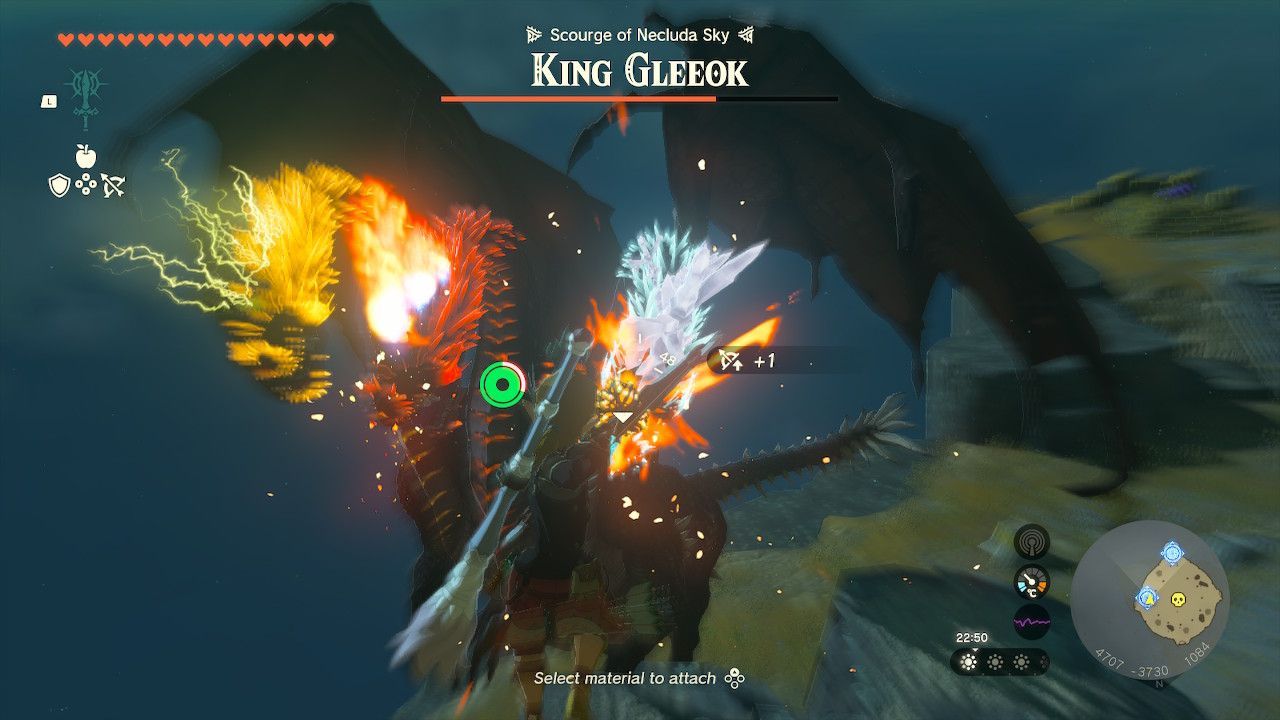Click the yellow skull enemy marker on minimap
The width and height of the screenshot is (1280, 720).
pyautogui.click(x=1177, y=600)
